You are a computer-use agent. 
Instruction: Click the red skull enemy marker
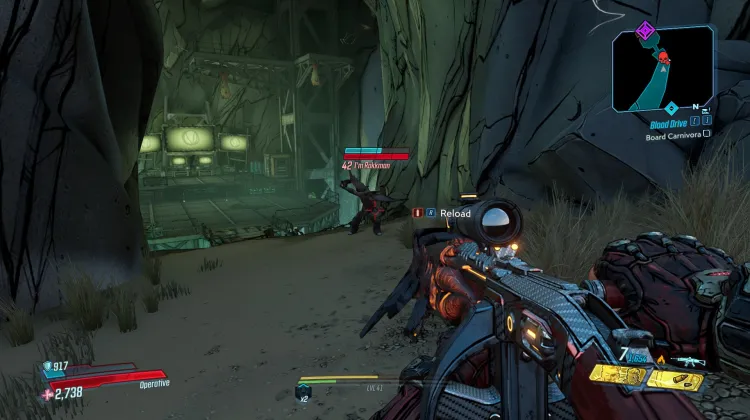tap(663, 58)
